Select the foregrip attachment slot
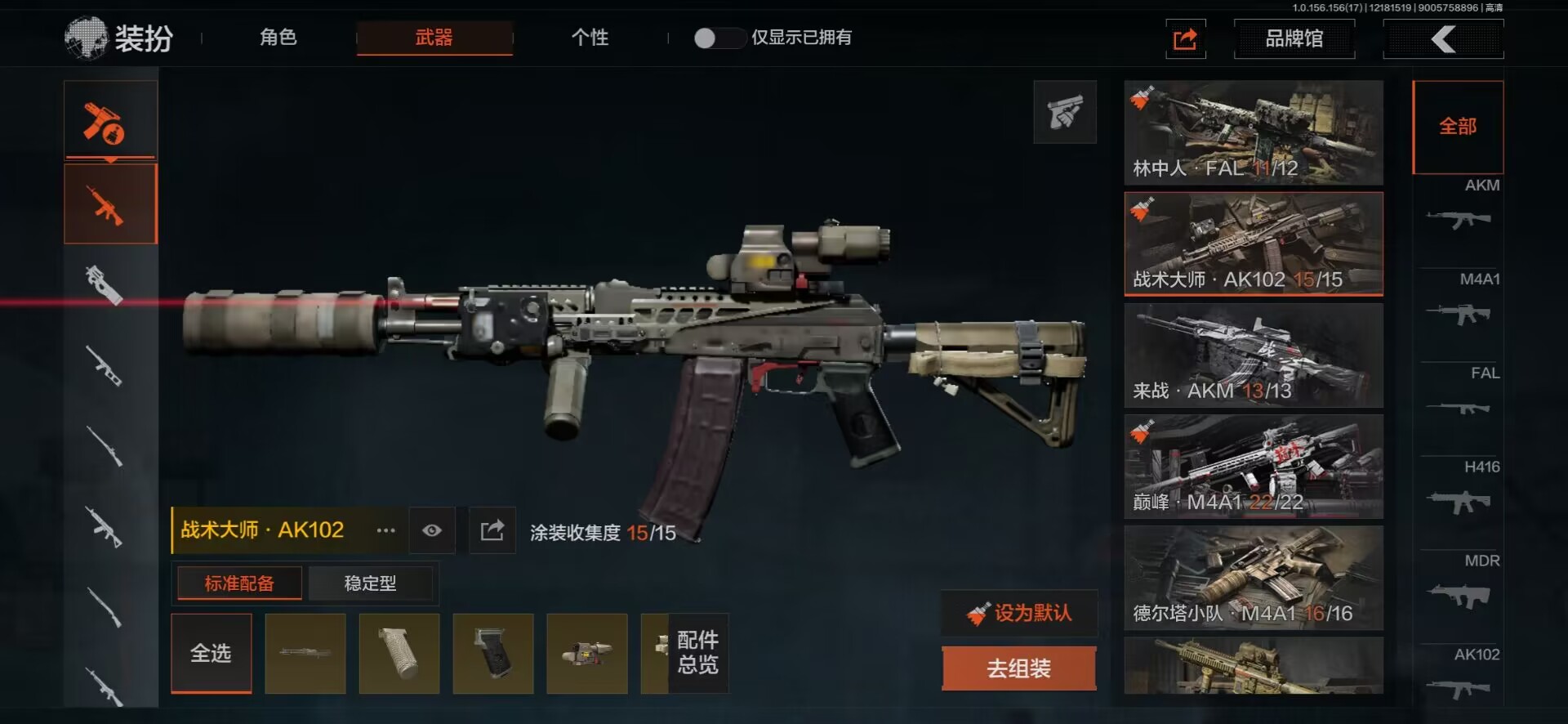Viewport: 1568px width, 724px height. [x=399, y=653]
